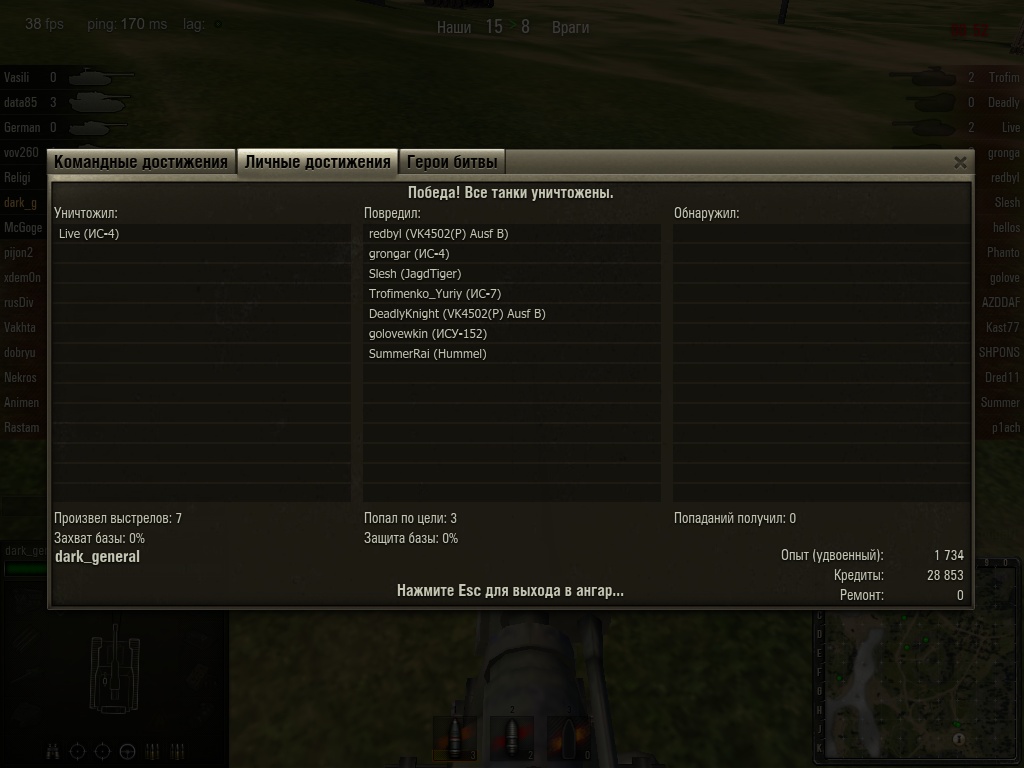Open the Герои битвы tab
1024x768 pixels.
pos(451,162)
